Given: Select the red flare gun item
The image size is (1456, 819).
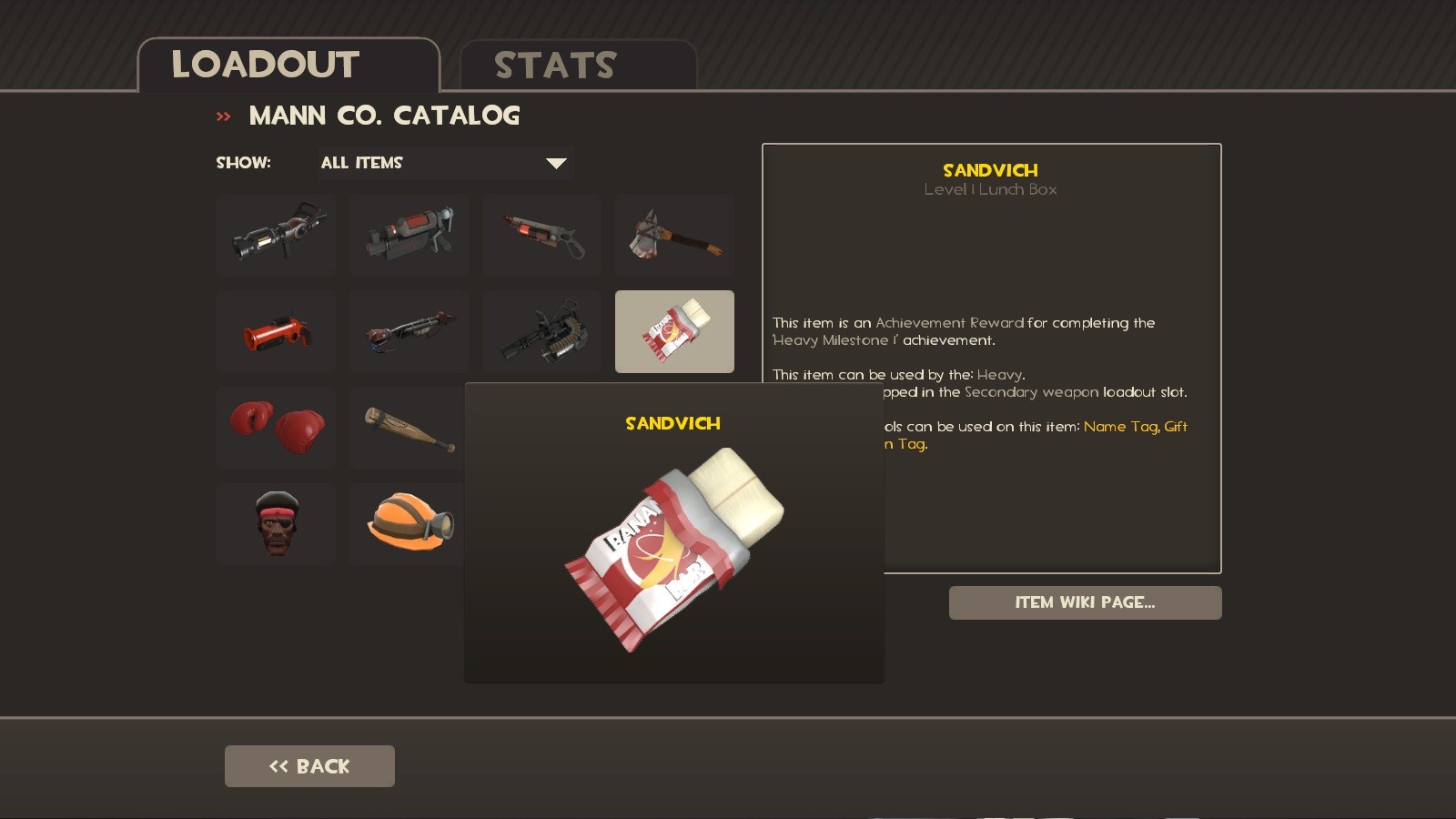Looking at the screenshot, I should pyautogui.click(x=275, y=331).
